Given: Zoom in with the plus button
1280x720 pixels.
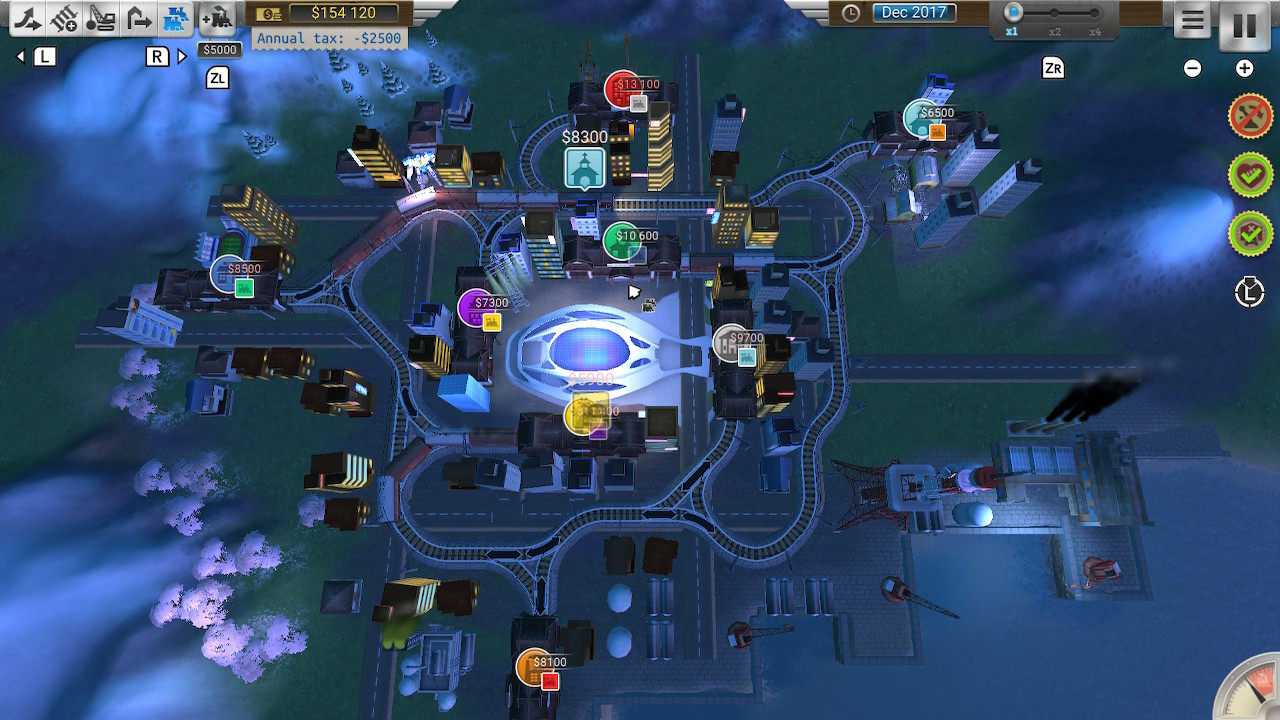Looking at the screenshot, I should pos(1244,68).
